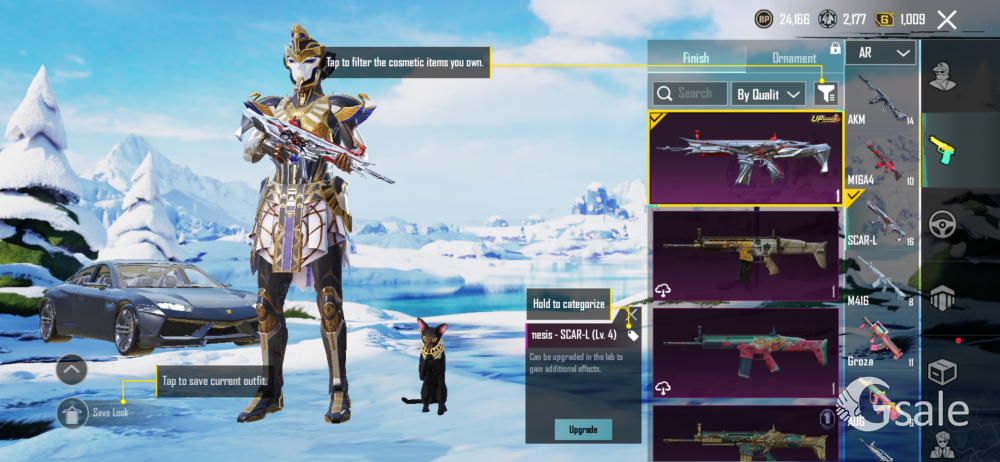Toggle the owned items filter icon
Image resolution: width=1000 pixels, height=462 pixels.
826,94
